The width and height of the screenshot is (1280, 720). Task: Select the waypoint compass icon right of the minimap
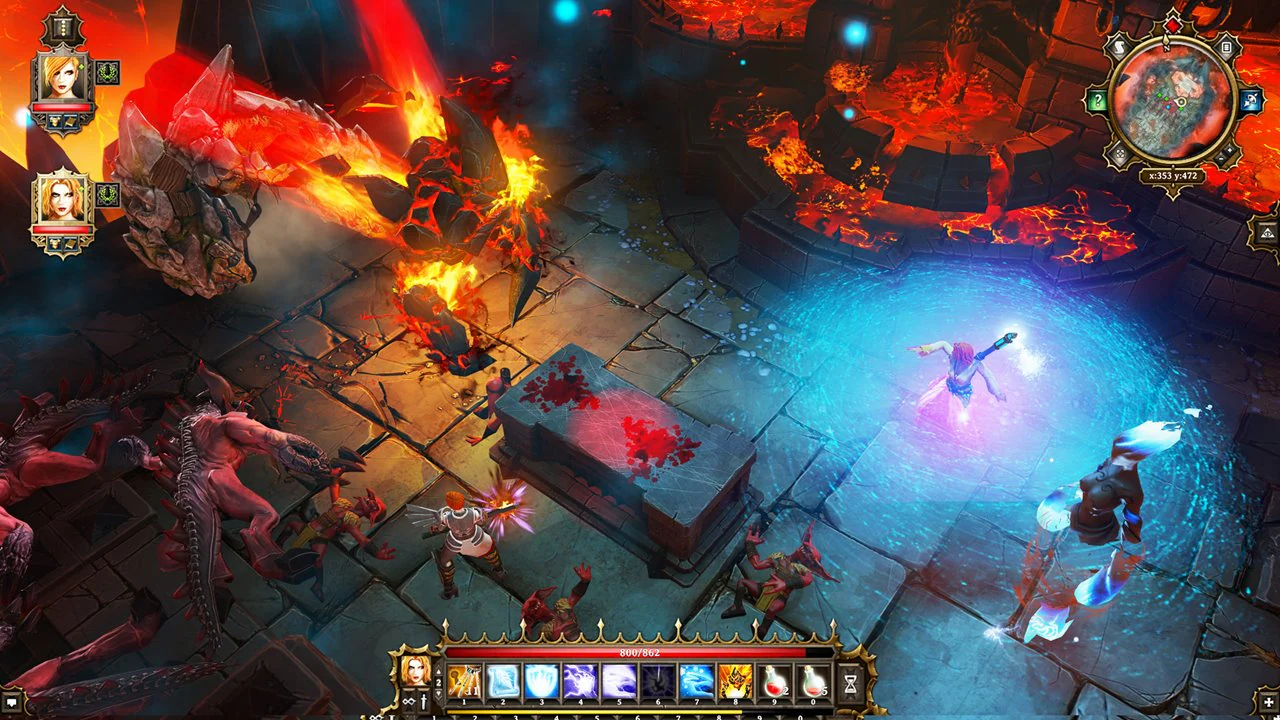coord(1249,99)
